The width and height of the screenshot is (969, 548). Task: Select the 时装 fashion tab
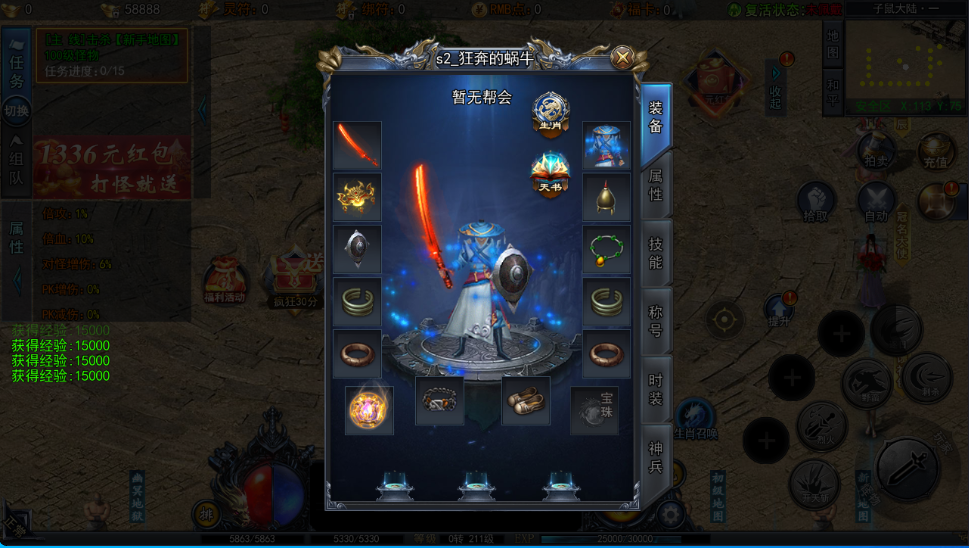[x=656, y=388]
